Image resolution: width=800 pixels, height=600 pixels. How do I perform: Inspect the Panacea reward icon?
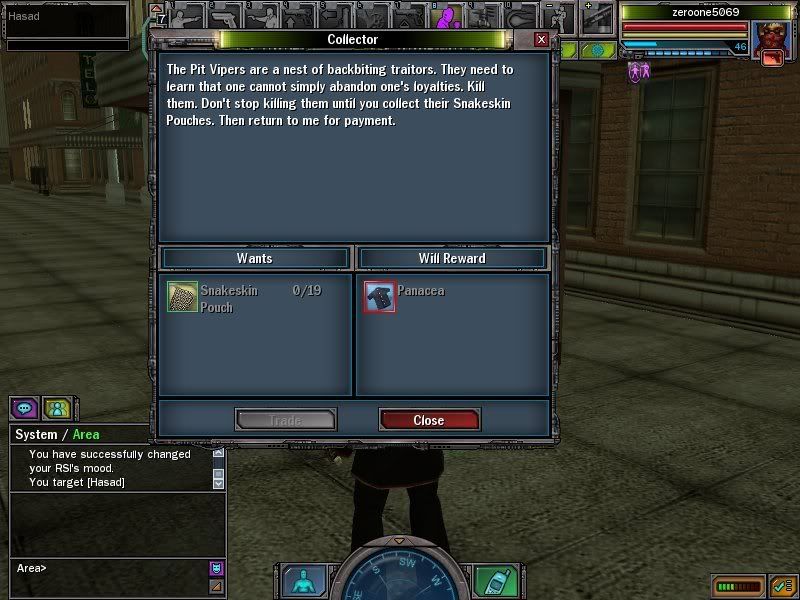pos(379,297)
